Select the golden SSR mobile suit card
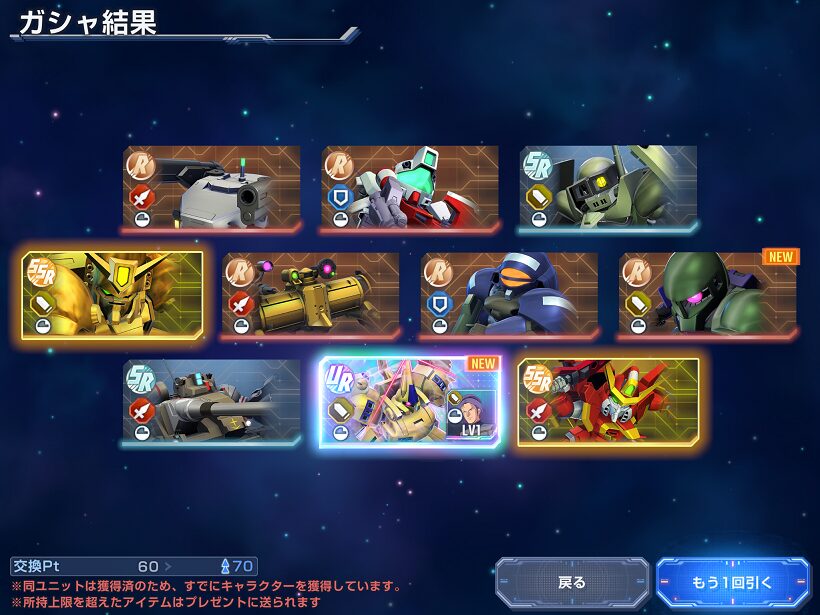The width and height of the screenshot is (820, 615). click(x=113, y=295)
